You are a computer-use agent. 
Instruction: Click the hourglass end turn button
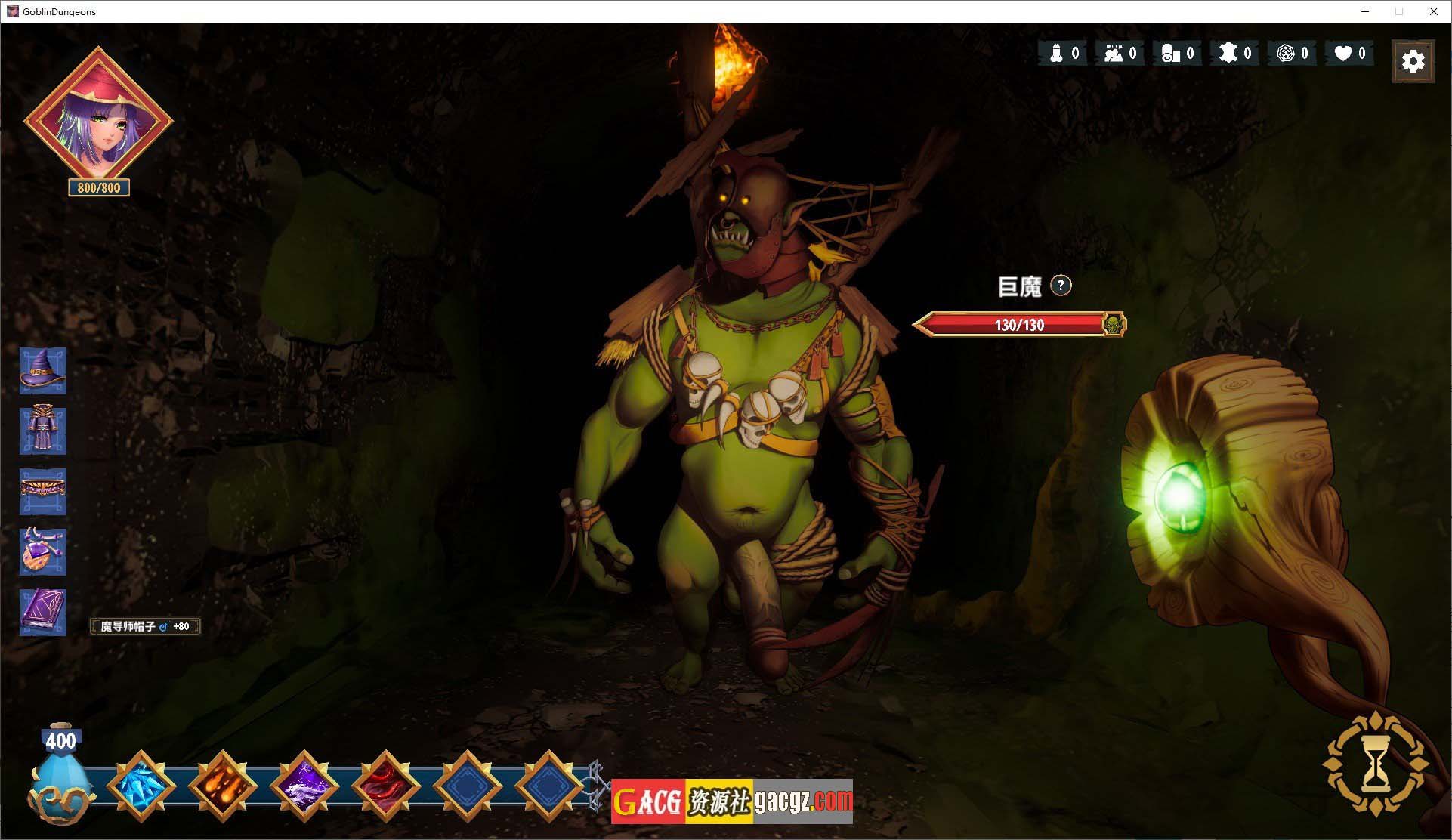click(1376, 763)
